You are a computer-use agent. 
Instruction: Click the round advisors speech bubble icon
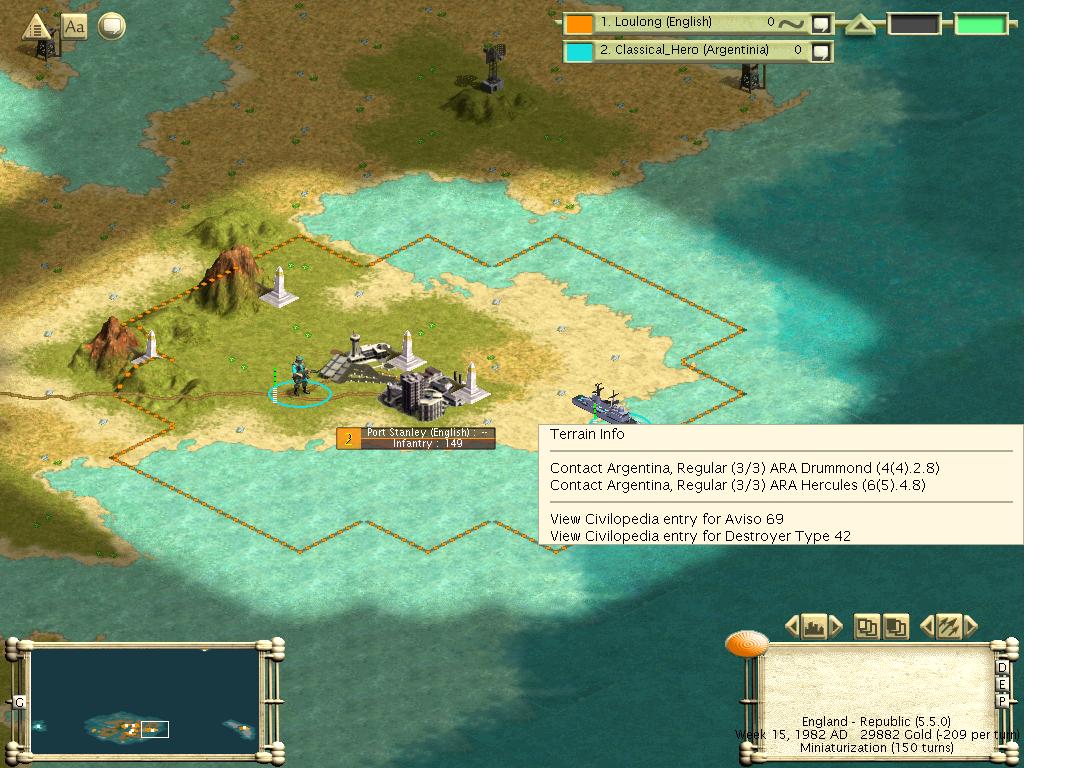coord(111,27)
